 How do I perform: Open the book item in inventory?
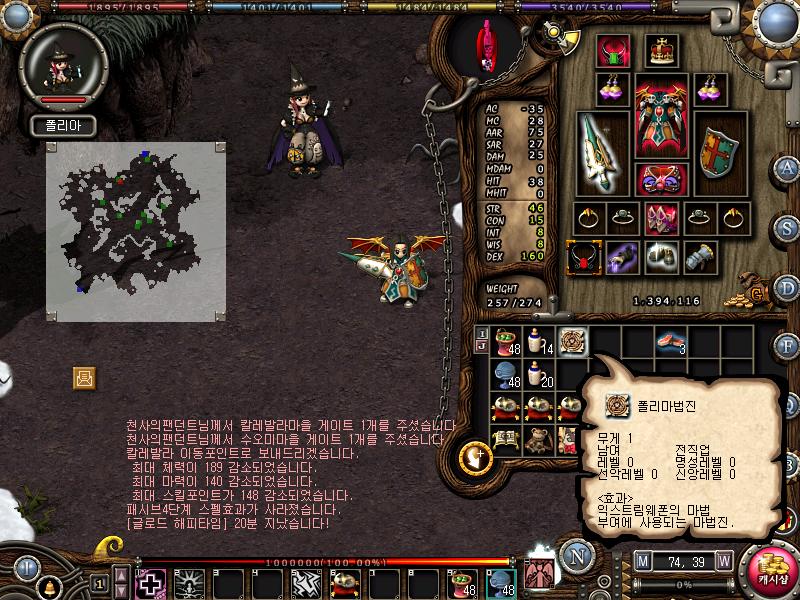point(505,440)
